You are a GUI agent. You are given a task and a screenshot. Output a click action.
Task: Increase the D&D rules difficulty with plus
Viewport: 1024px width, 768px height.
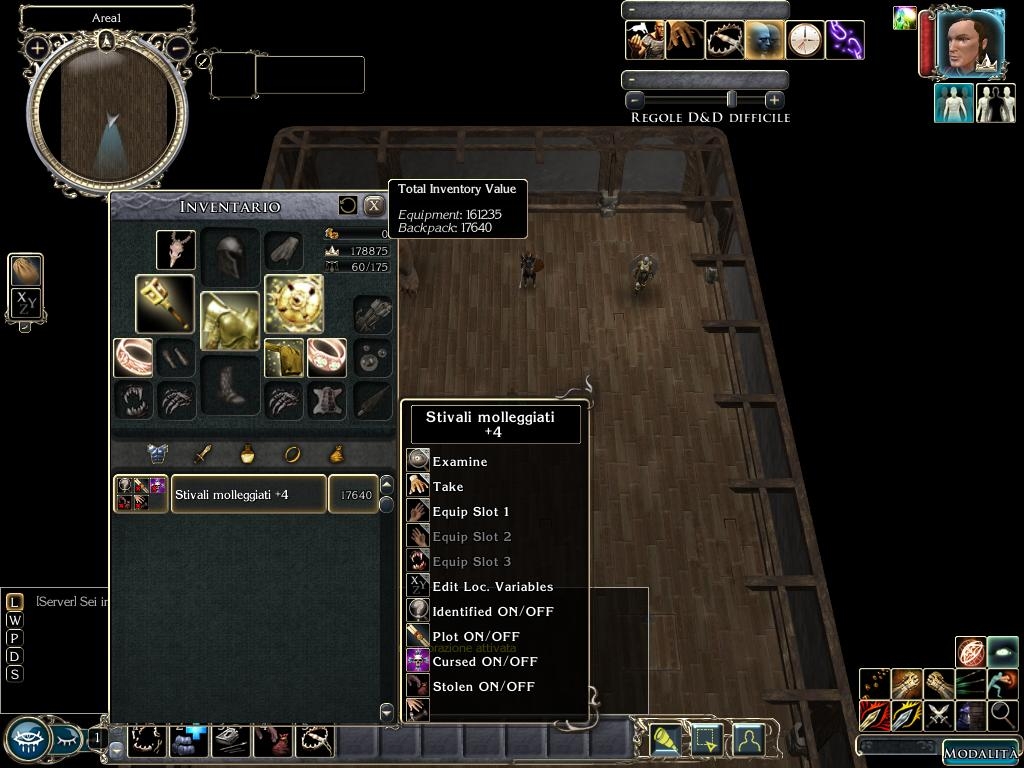coord(774,99)
